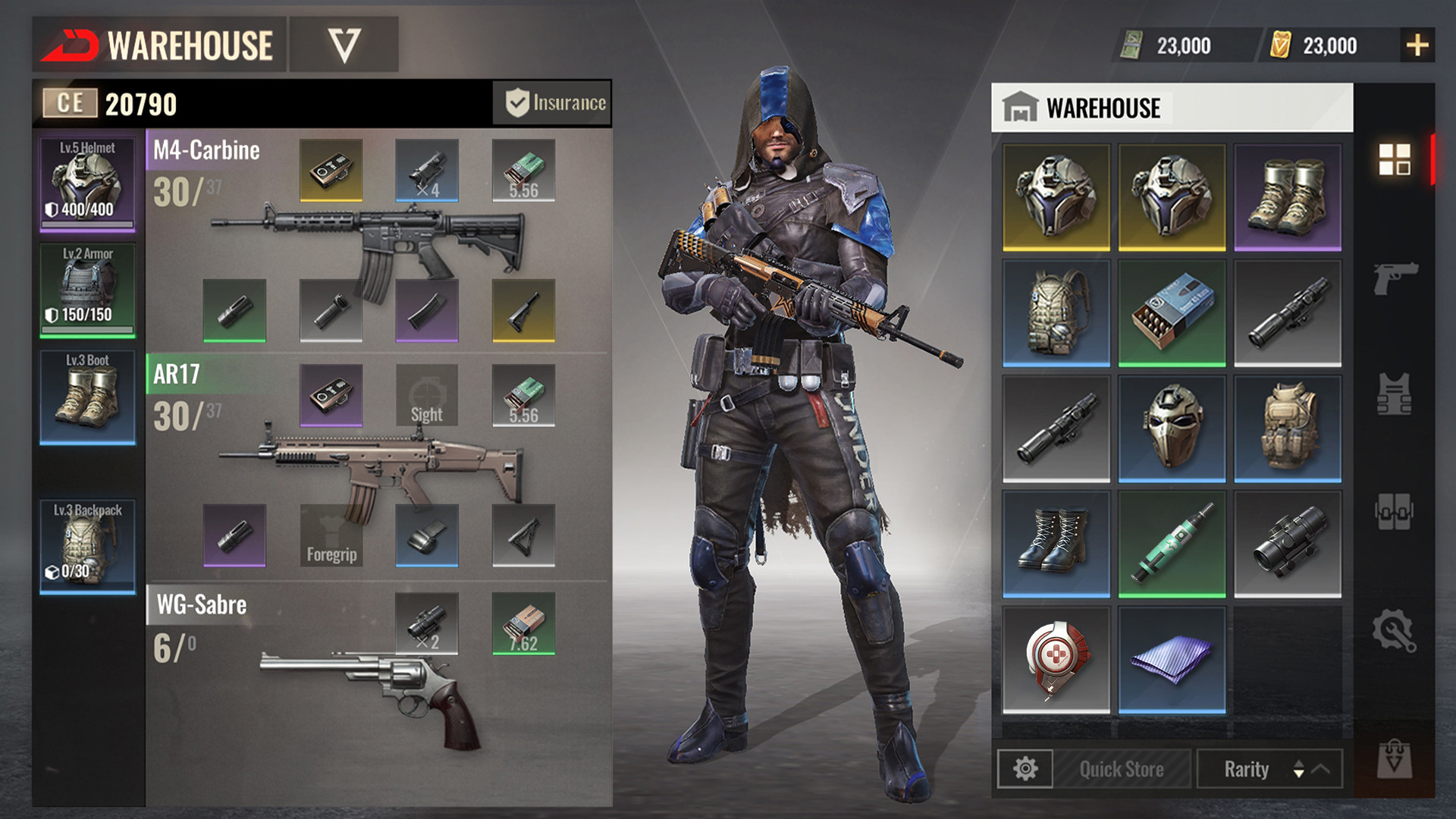Add currency with the plus button
The height and width of the screenshot is (819, 1456).
pos(1417,45)
